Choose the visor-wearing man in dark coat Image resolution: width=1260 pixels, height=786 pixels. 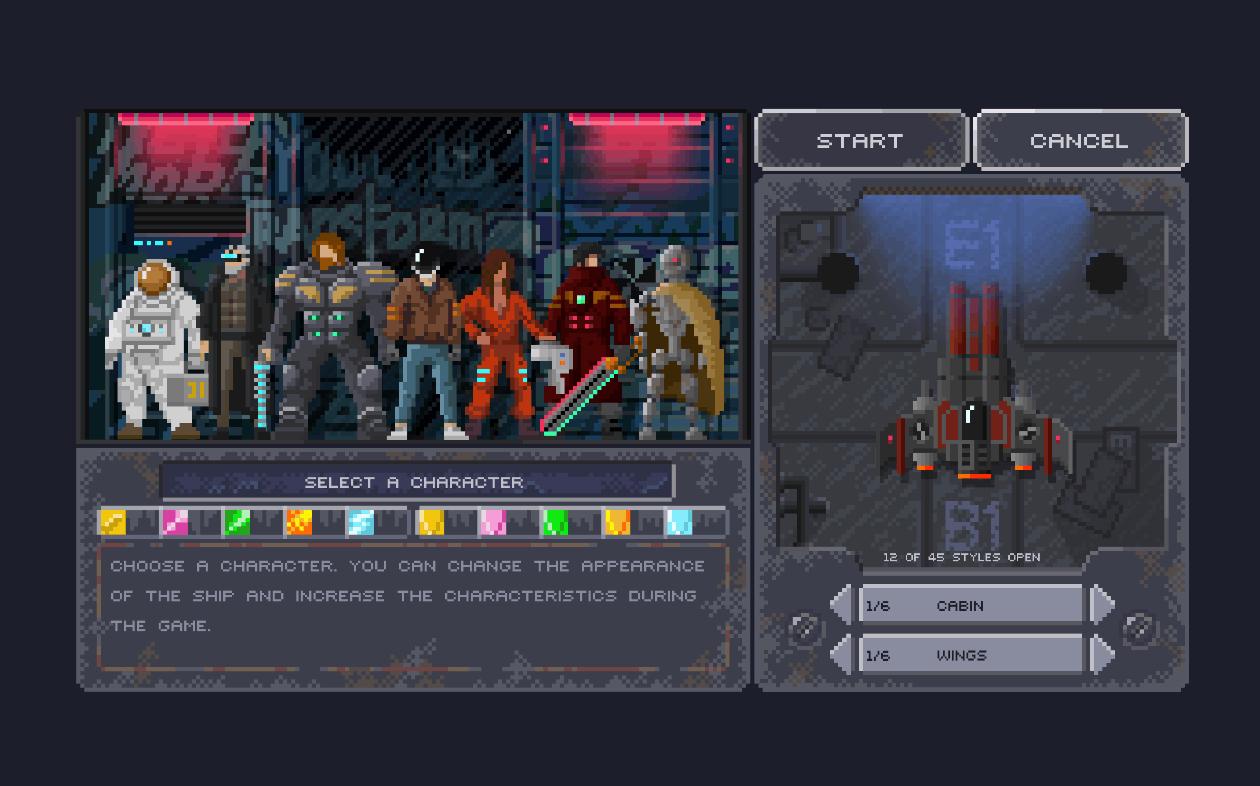click(x=233, y=330)
